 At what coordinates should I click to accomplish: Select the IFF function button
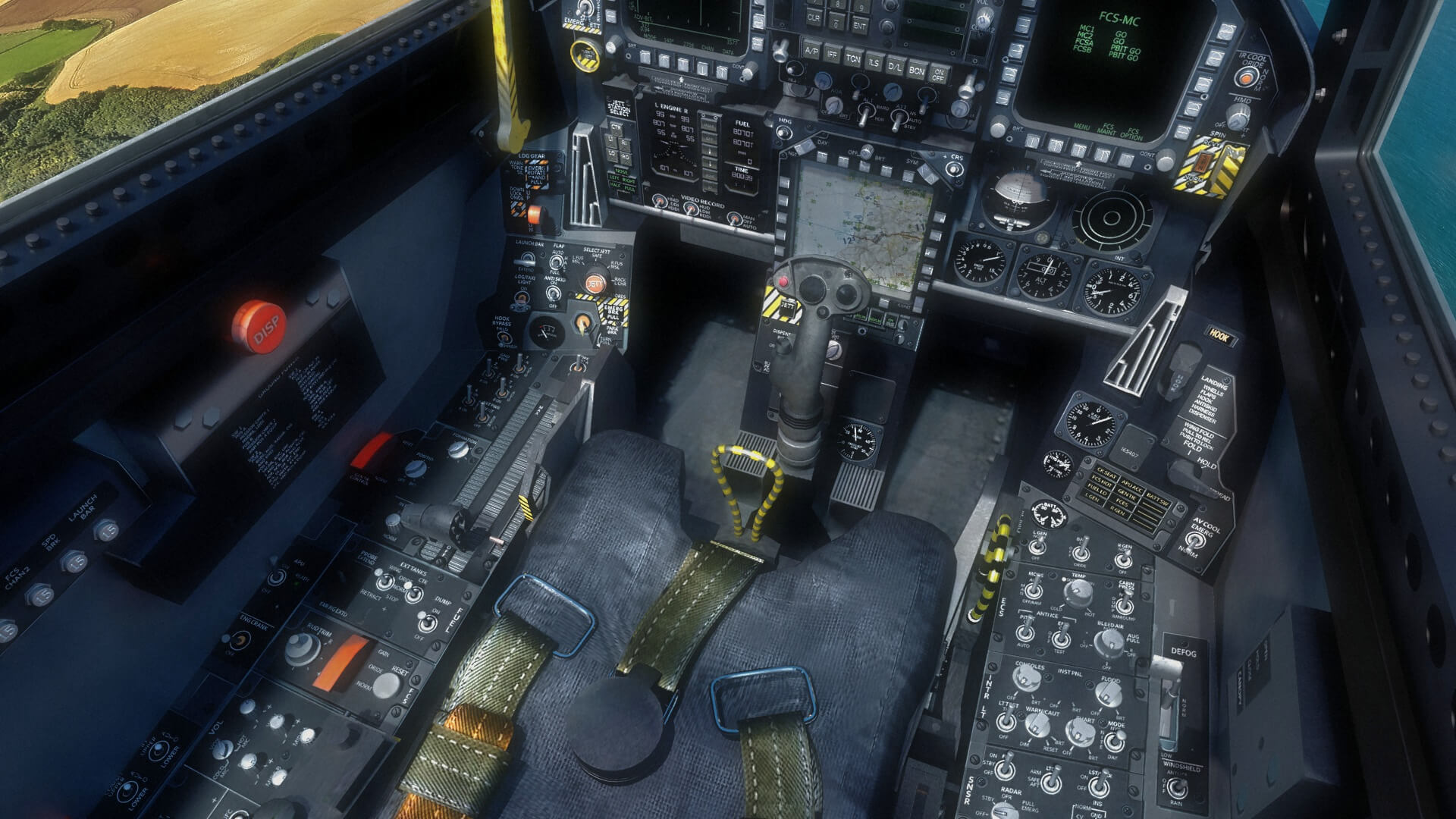click(833, 55)
